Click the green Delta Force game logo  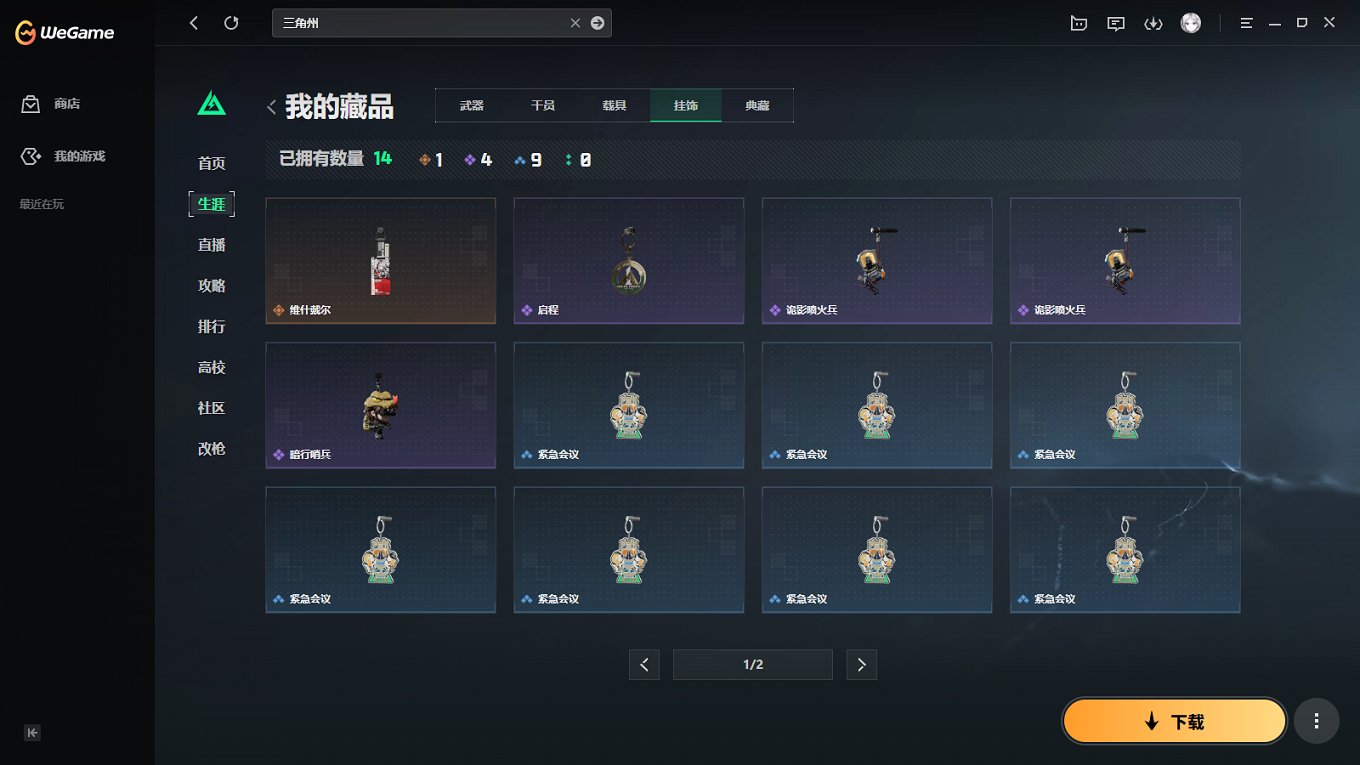point(211,101)
